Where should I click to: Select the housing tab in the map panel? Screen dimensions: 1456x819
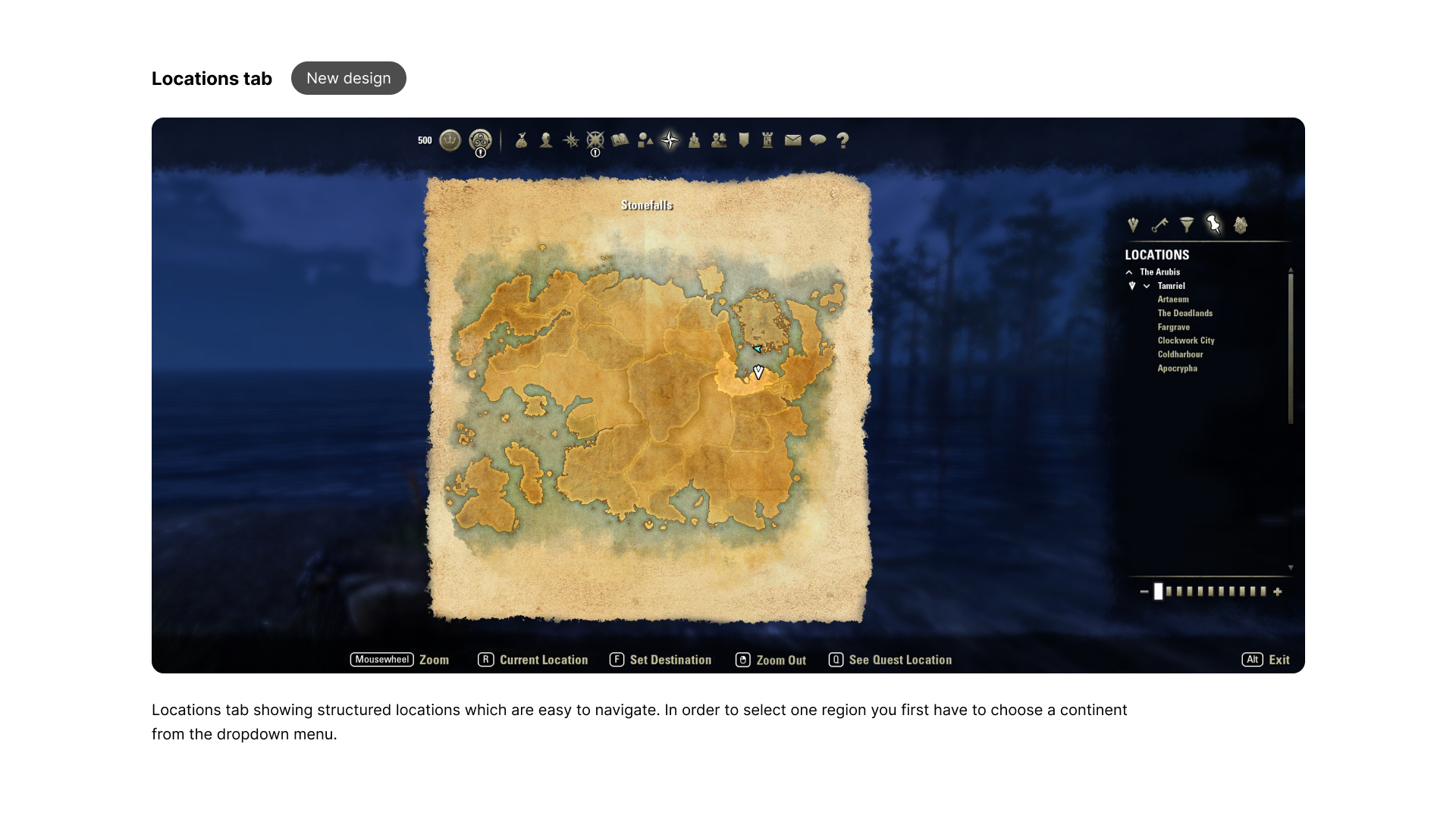click(x=1241, y=225)
